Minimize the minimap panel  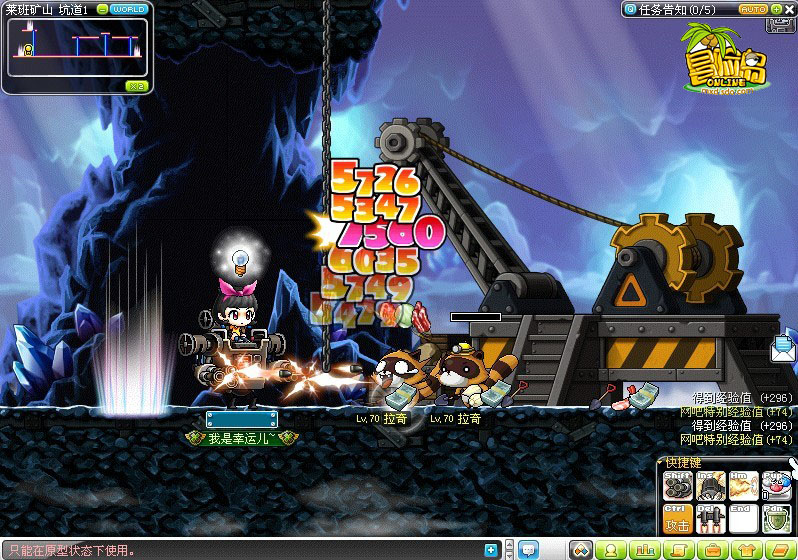coord(102,9)
